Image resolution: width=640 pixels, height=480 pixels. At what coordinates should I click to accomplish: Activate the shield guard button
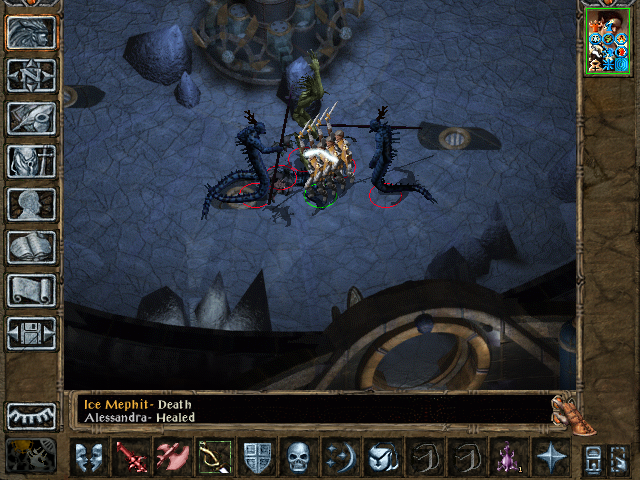click(257, 456)
